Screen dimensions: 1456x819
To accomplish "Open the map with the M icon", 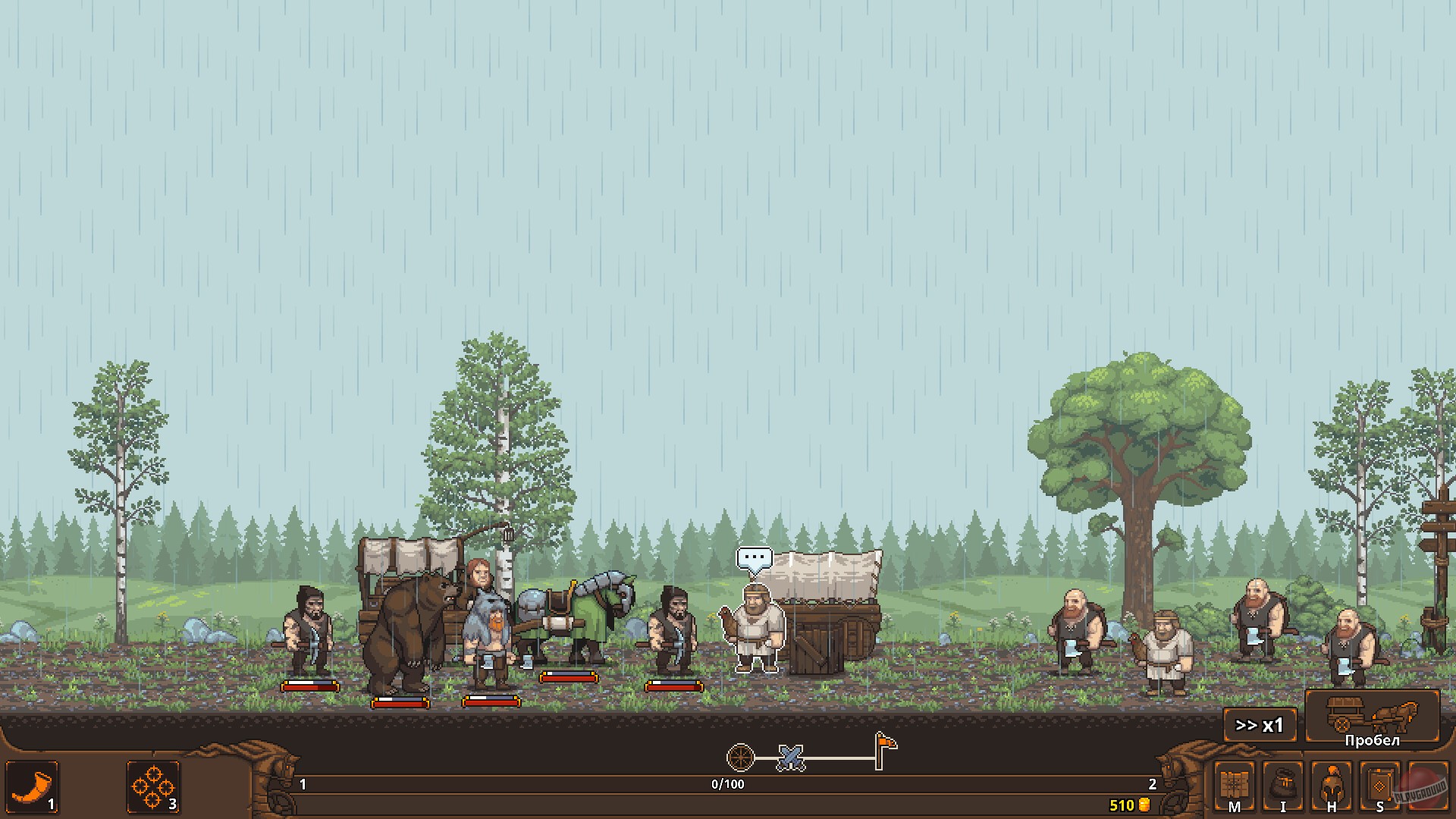I will coord(1234,787).
